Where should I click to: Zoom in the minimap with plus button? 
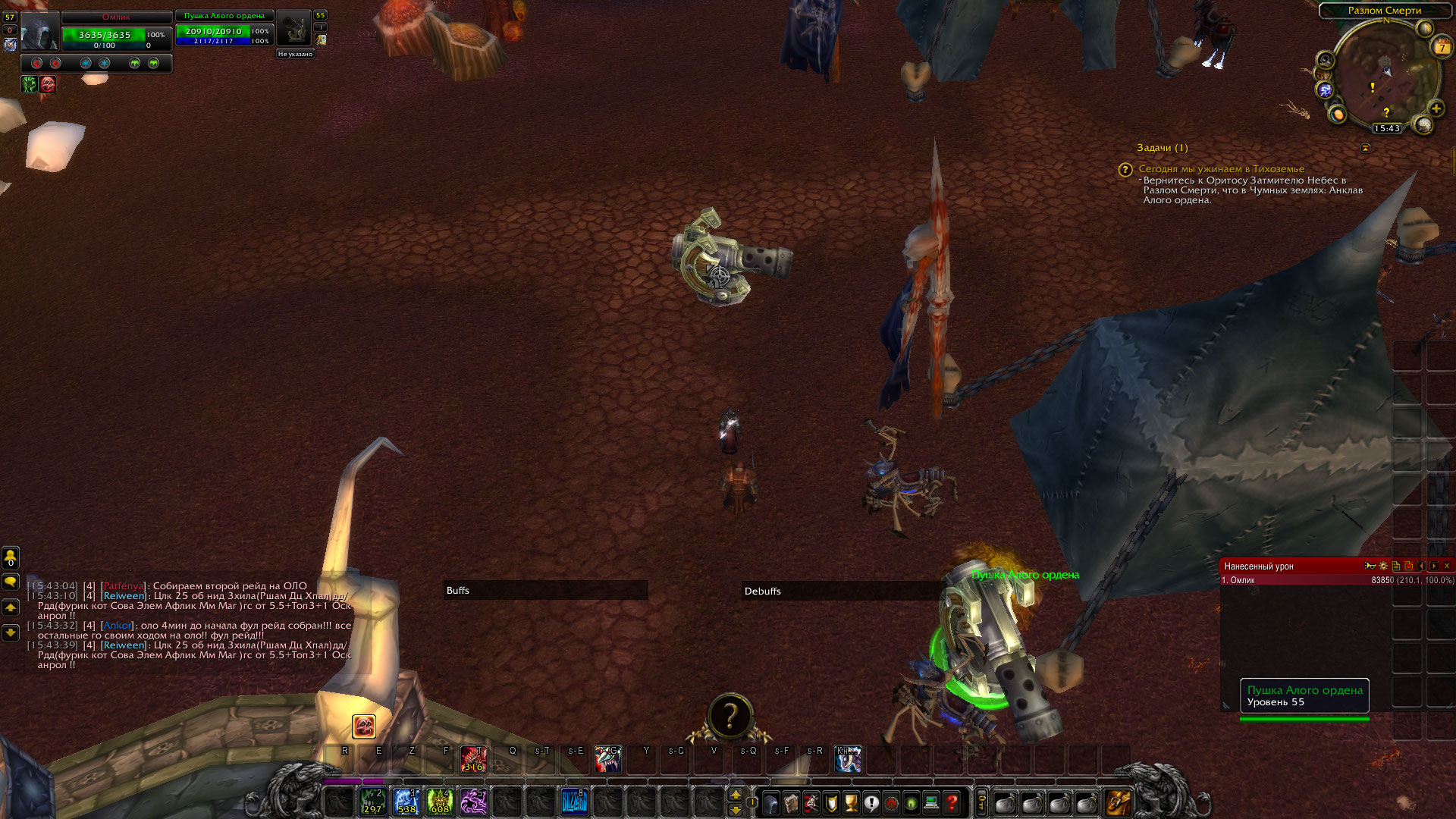[x=1436, y=109]
